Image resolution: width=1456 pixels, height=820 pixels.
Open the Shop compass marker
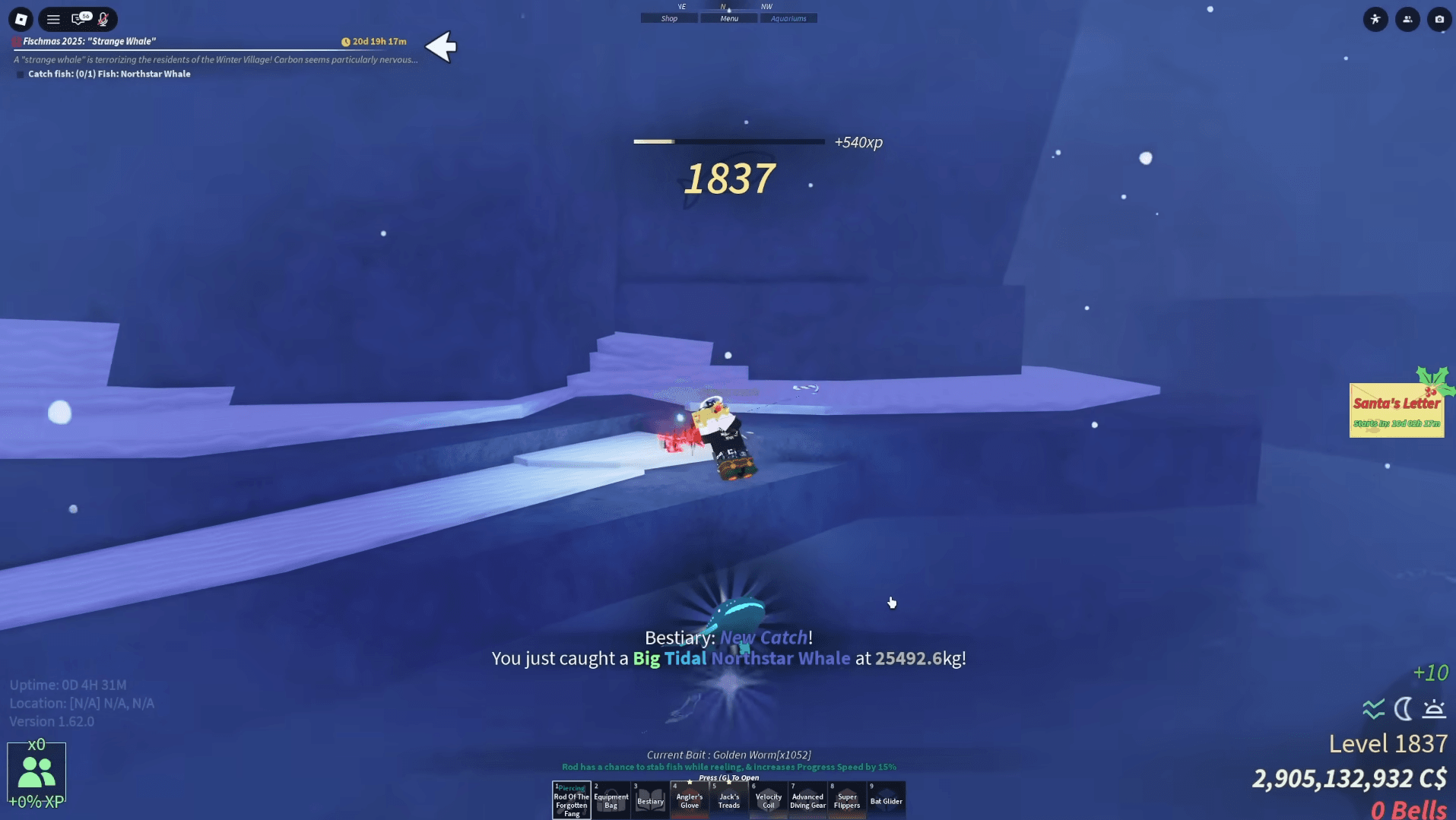[x=669, y=18]
